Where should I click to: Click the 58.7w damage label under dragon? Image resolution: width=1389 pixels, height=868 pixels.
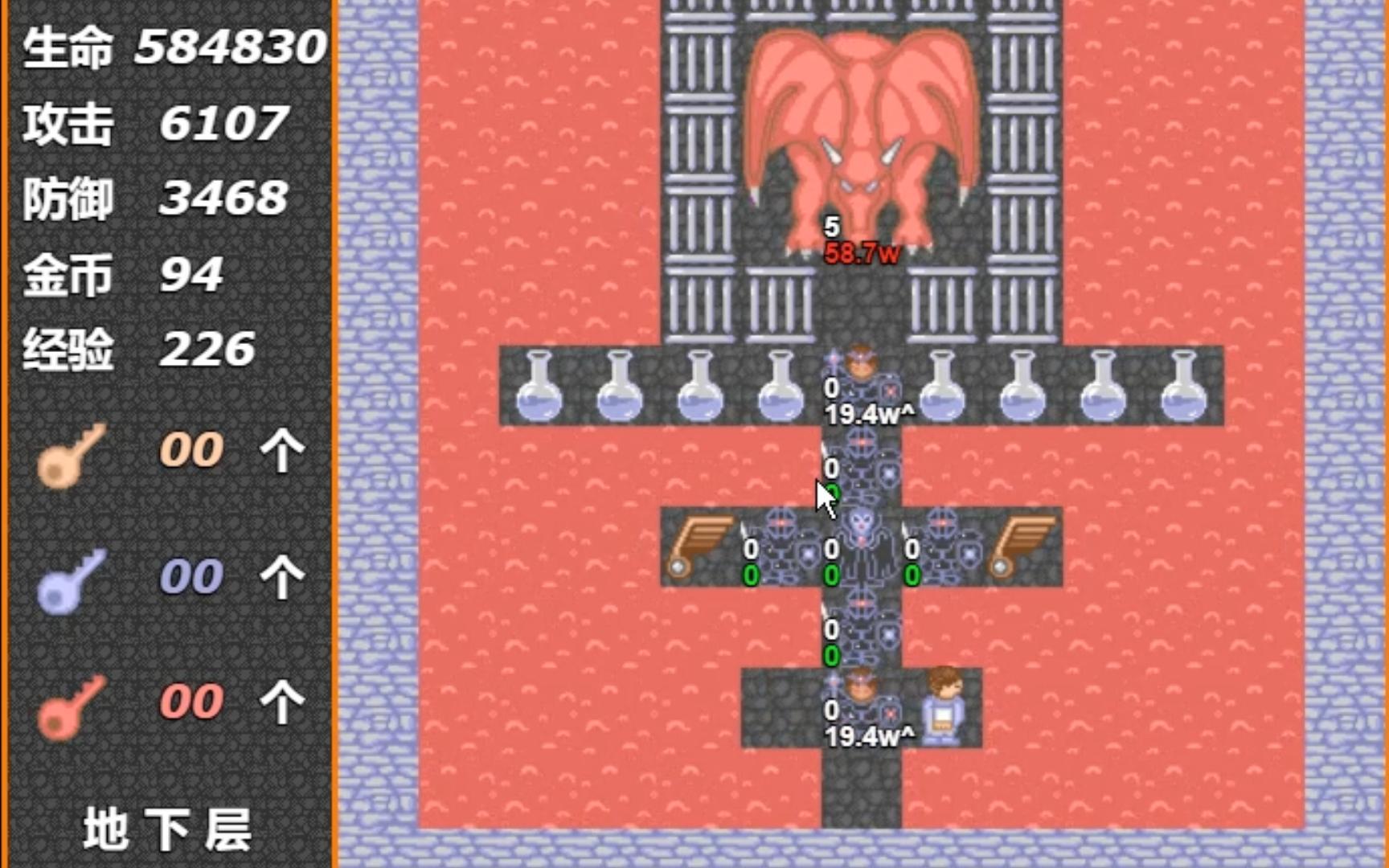point(862,252)
